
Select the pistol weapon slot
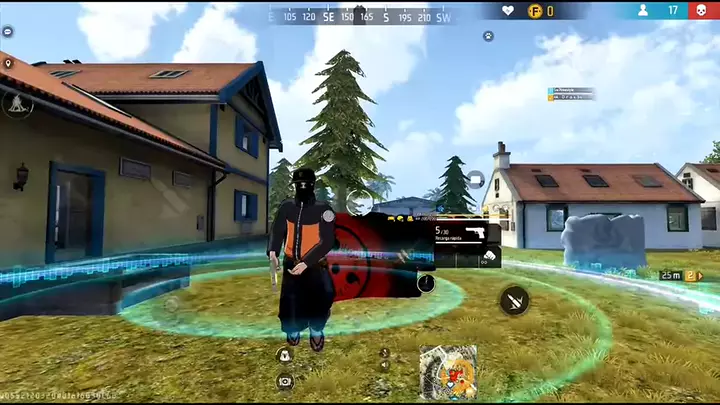click(x=467, y=233)
